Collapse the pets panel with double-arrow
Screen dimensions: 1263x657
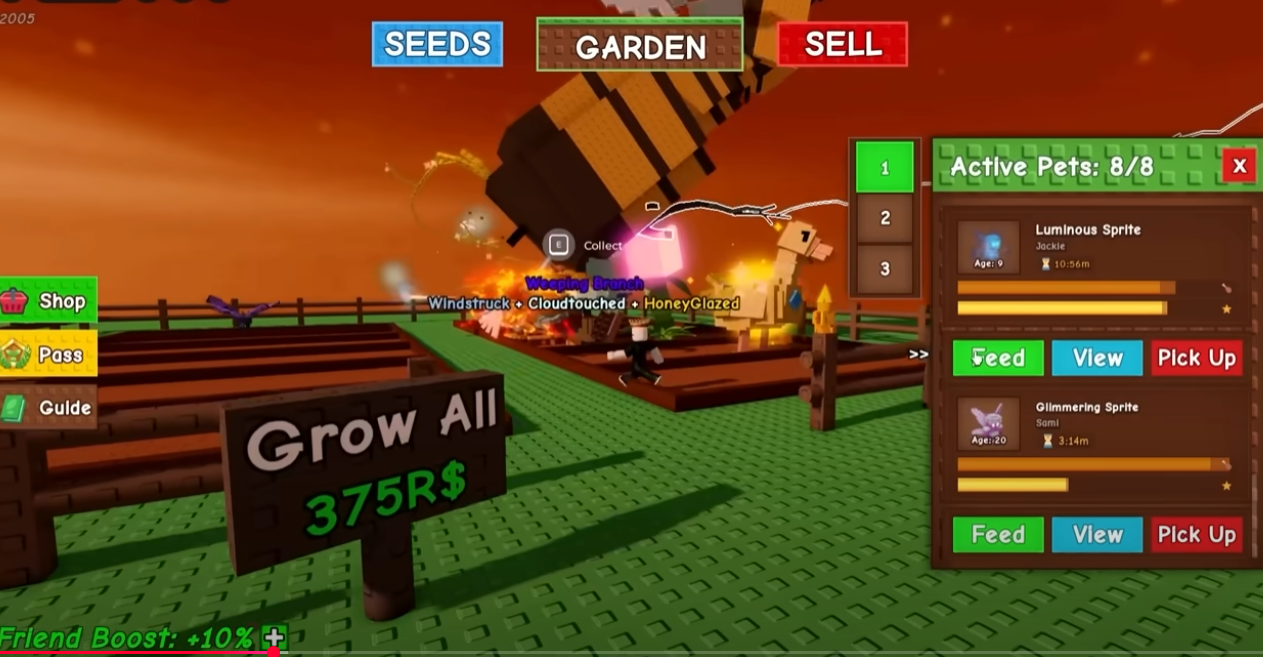pyautogui.click(x=918, y=354)
